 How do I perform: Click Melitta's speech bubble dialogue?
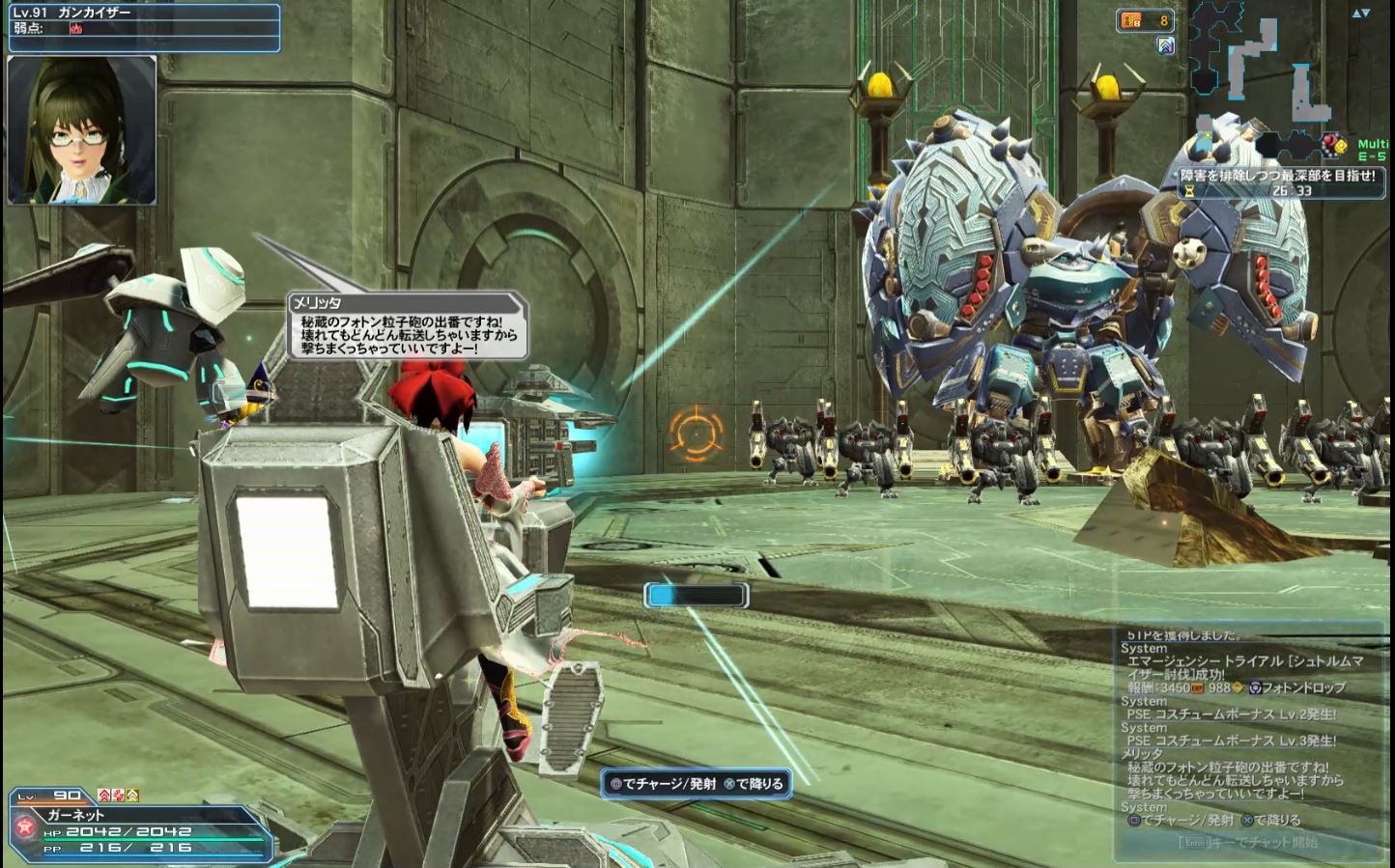tap(407, 326)
